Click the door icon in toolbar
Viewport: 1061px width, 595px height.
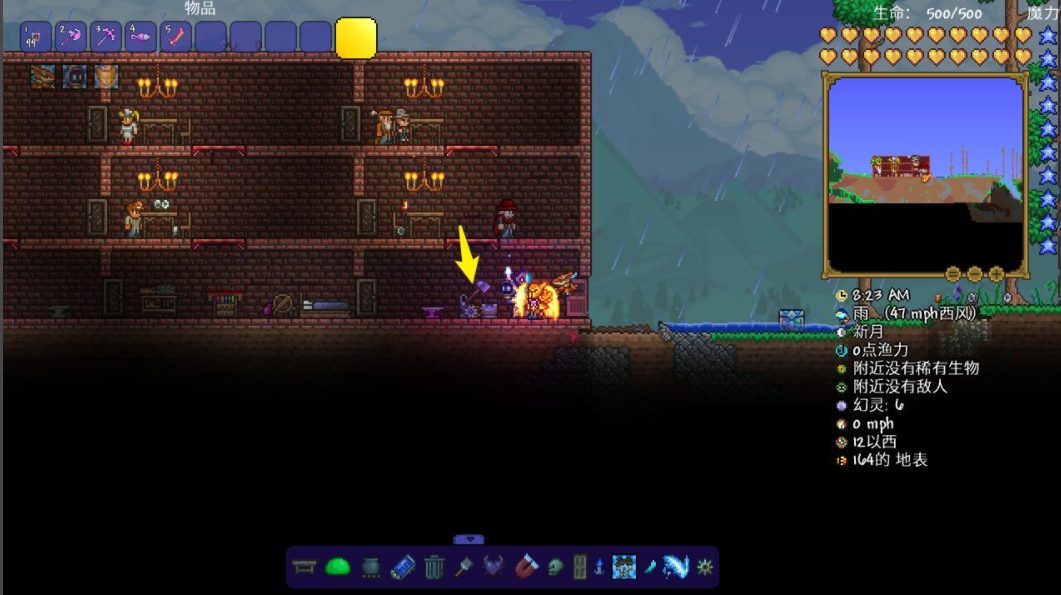[579, 567]
